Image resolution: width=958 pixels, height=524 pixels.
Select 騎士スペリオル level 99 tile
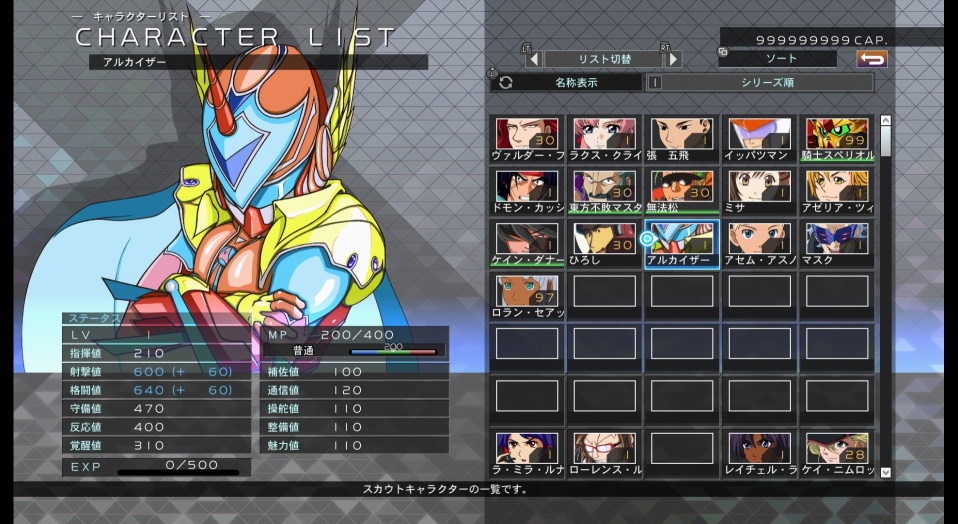[x=837, y=140]
